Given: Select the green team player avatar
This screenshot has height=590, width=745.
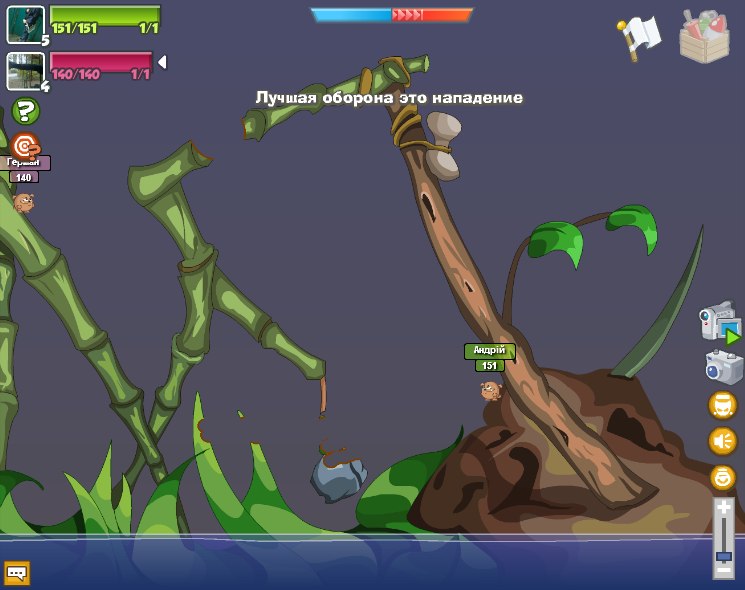Looking at the screenshot, I should click(x=25, y=24).
